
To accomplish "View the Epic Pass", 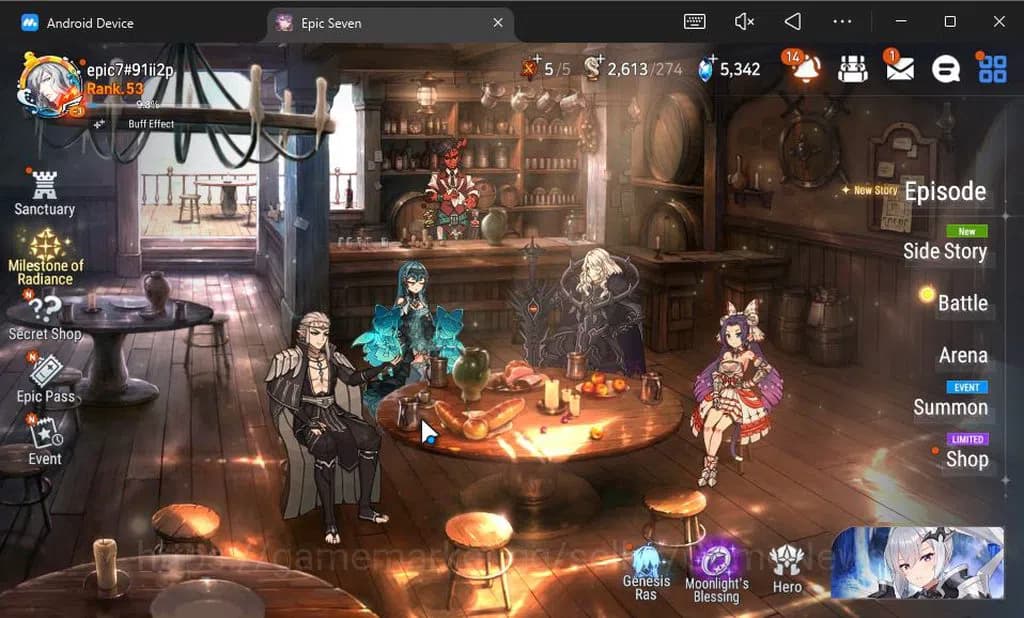I will [x=46, y=381].
